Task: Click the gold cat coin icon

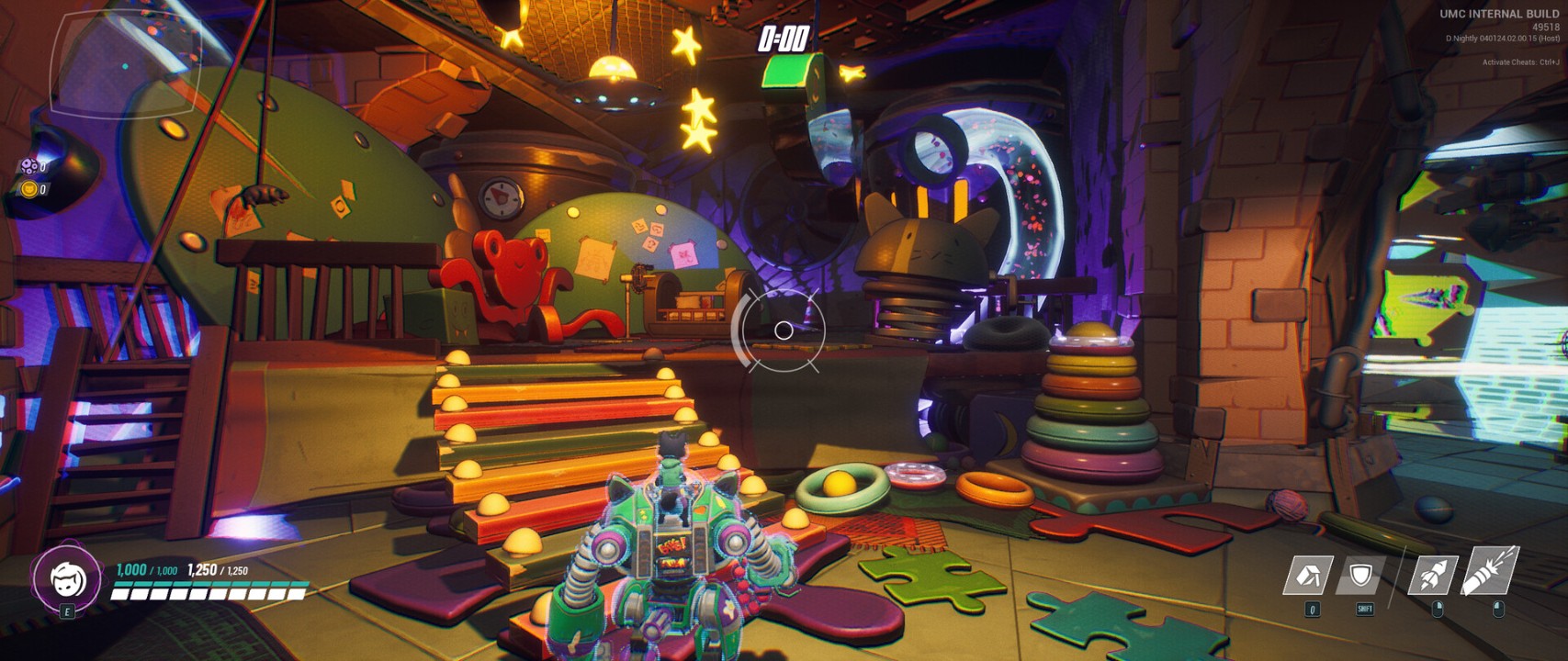Action: point(29,189)
